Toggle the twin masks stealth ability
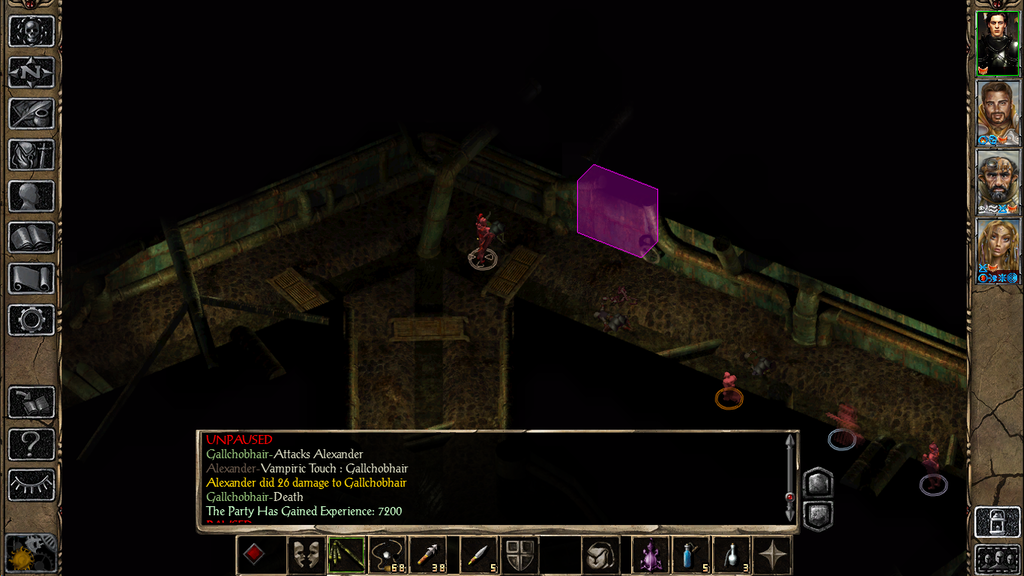 [306, 555]
